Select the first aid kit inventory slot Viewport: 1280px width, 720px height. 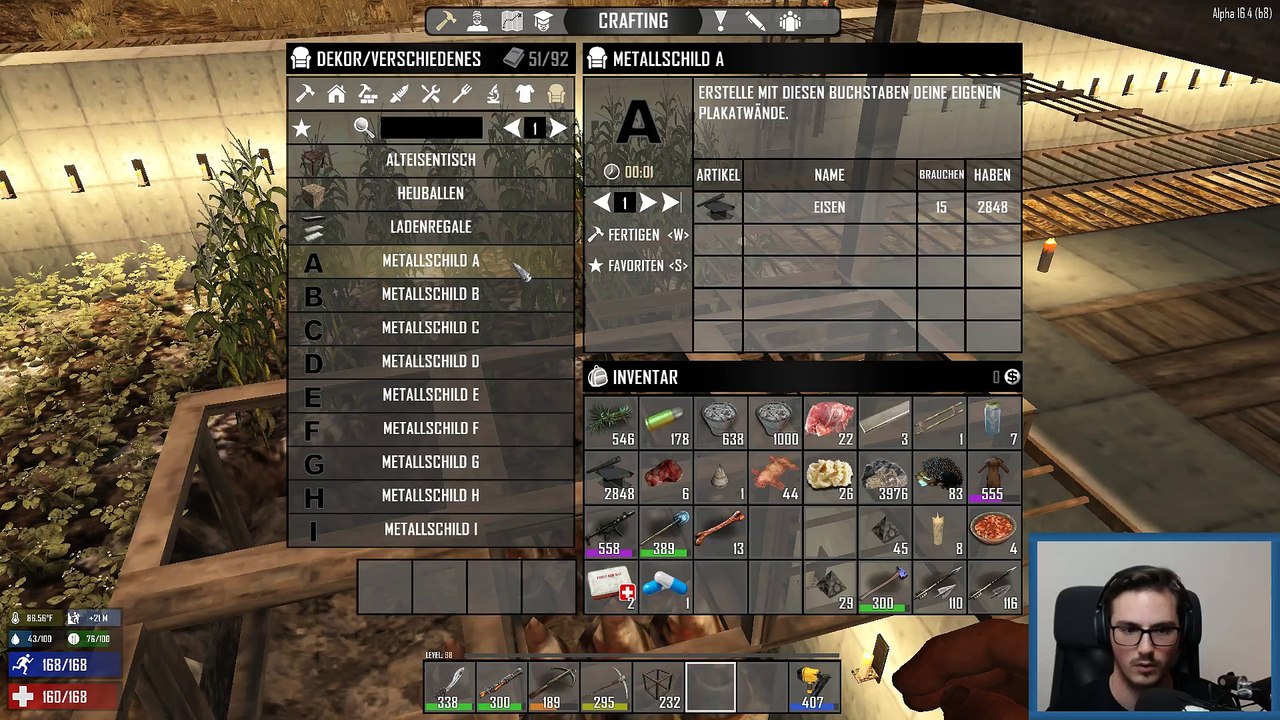[611, 586]
